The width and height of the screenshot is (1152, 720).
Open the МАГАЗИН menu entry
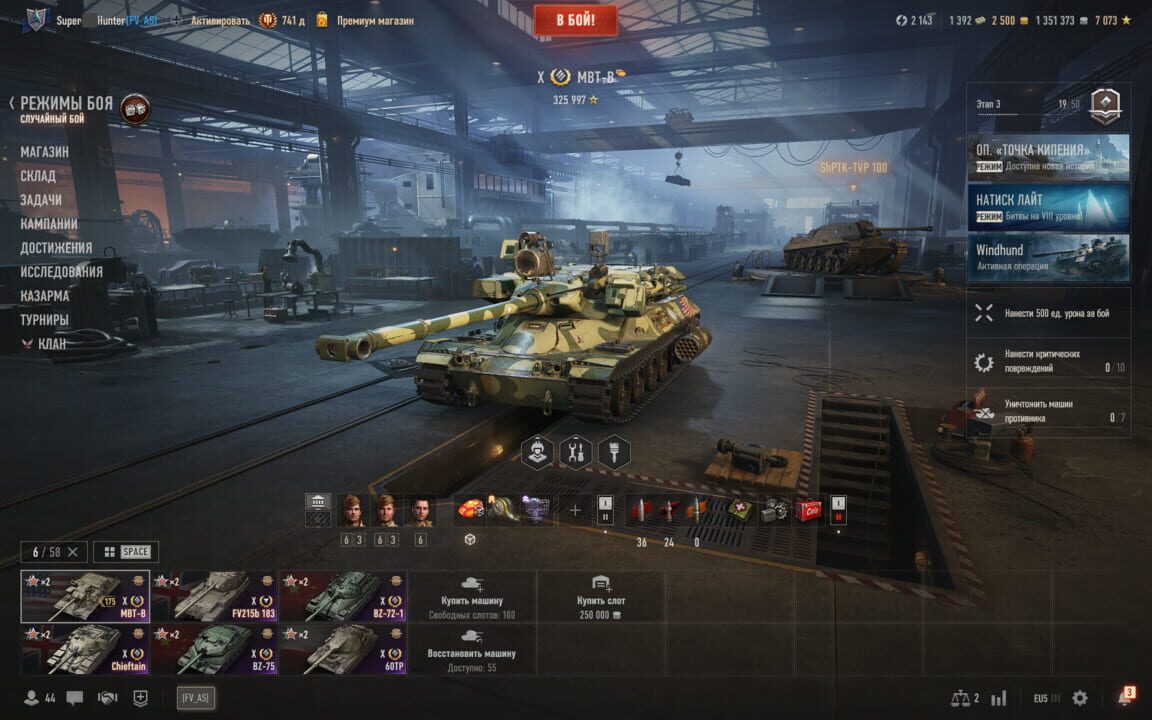[x=45, y=152]
